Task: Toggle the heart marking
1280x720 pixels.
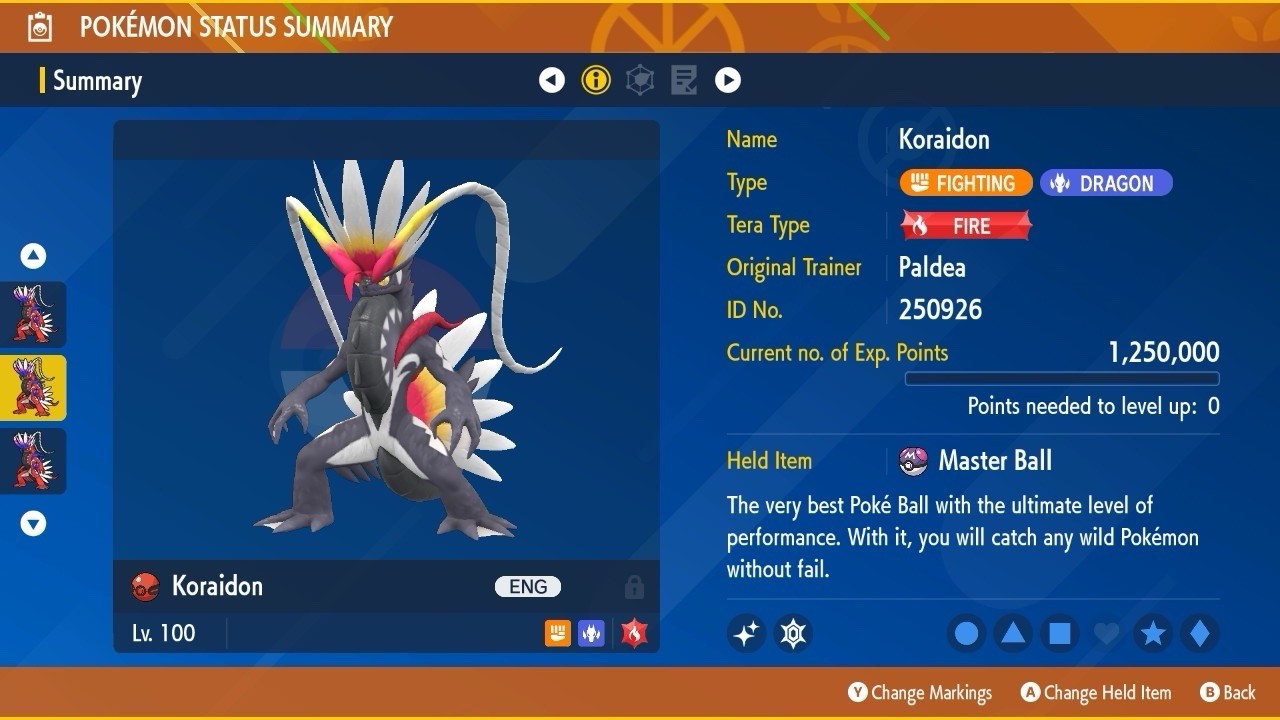Action: coord(1106,633)
